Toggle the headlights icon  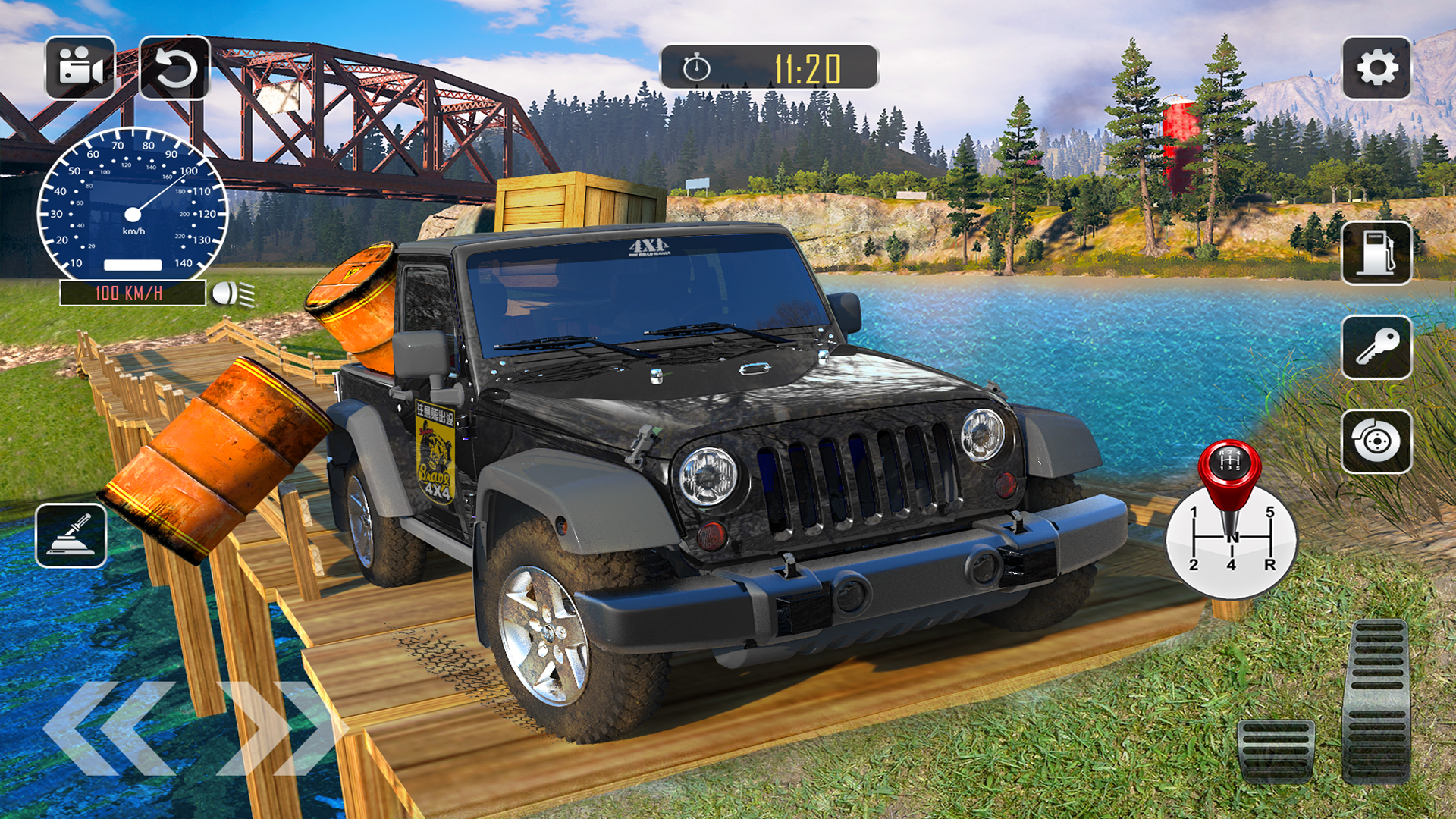click(233, 293)
